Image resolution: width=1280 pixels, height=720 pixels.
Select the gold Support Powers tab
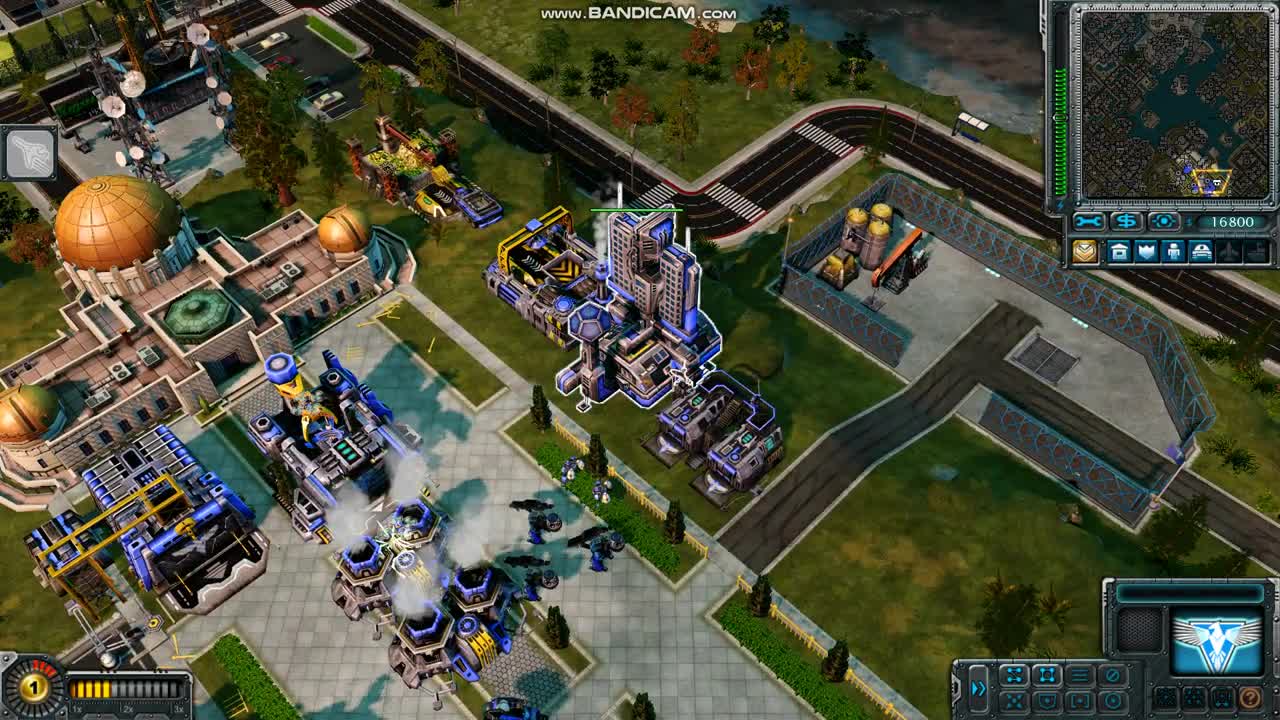point(1086,252)
